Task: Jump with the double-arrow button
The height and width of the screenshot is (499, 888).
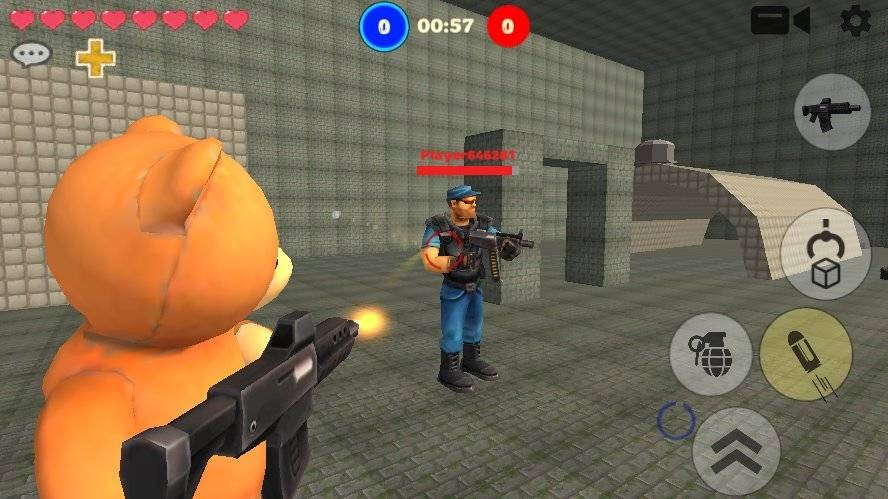Action: pos(737,451)
